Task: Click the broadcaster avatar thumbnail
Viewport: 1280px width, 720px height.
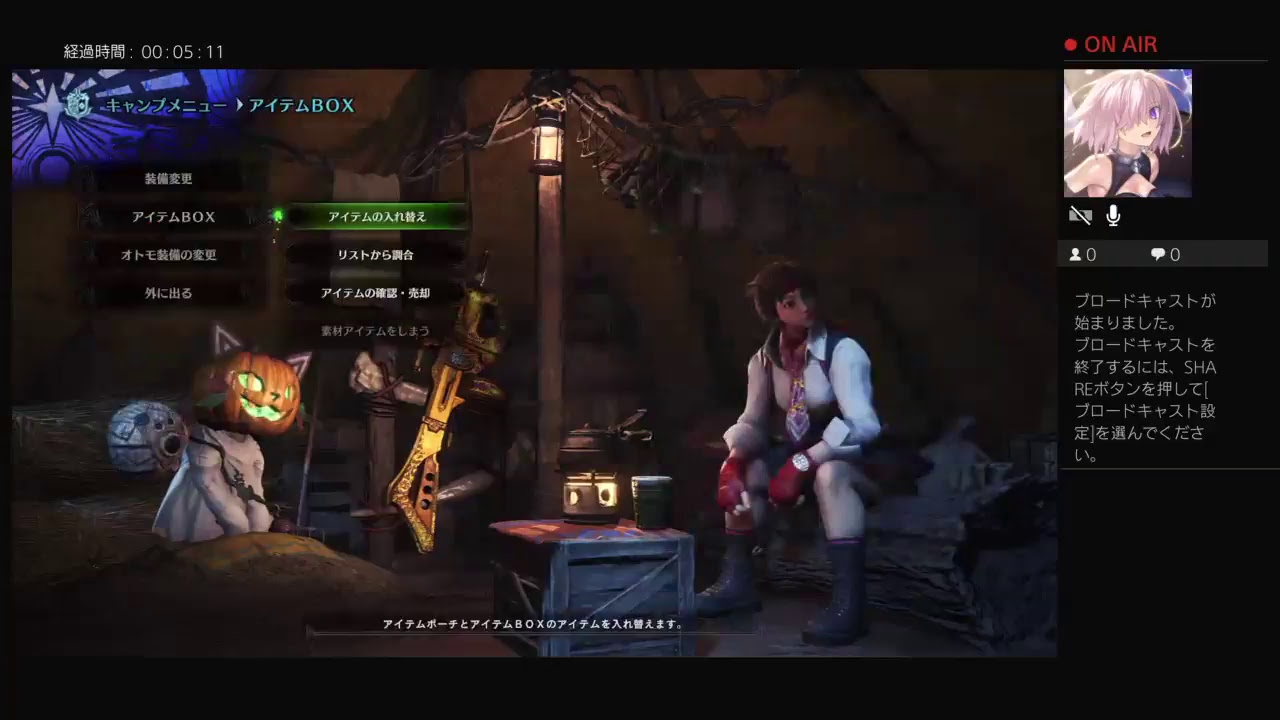Action: click(x=1127, y=133)
